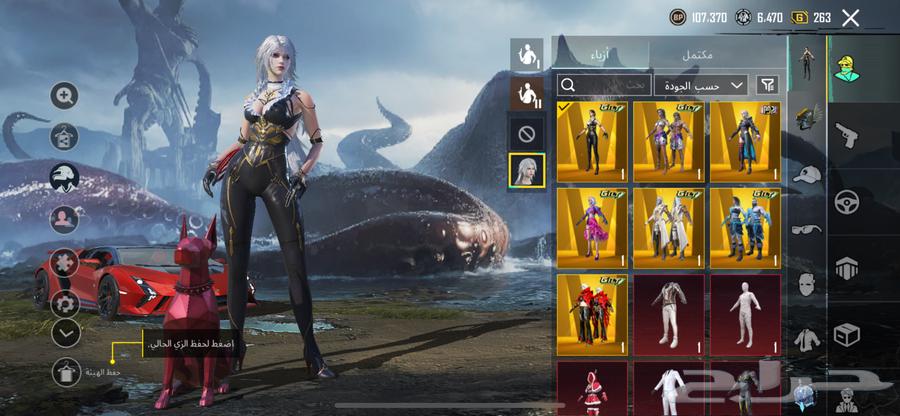Image resolution: width=900 pixels, height=416 pixels.
Task: Choose the sunglasses subcategory
Action: click(808, 229)
